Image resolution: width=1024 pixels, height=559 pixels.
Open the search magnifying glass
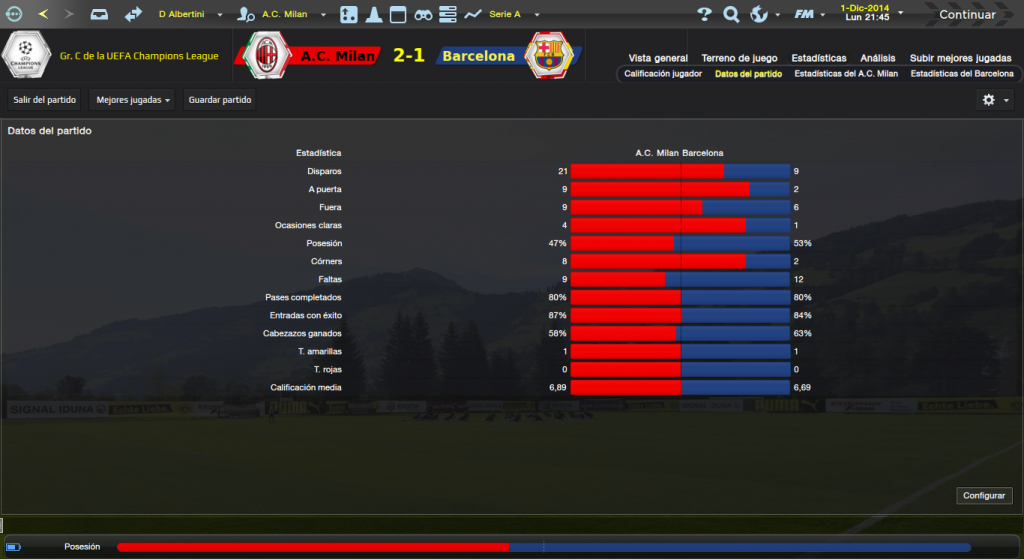(x=731, y=15)
